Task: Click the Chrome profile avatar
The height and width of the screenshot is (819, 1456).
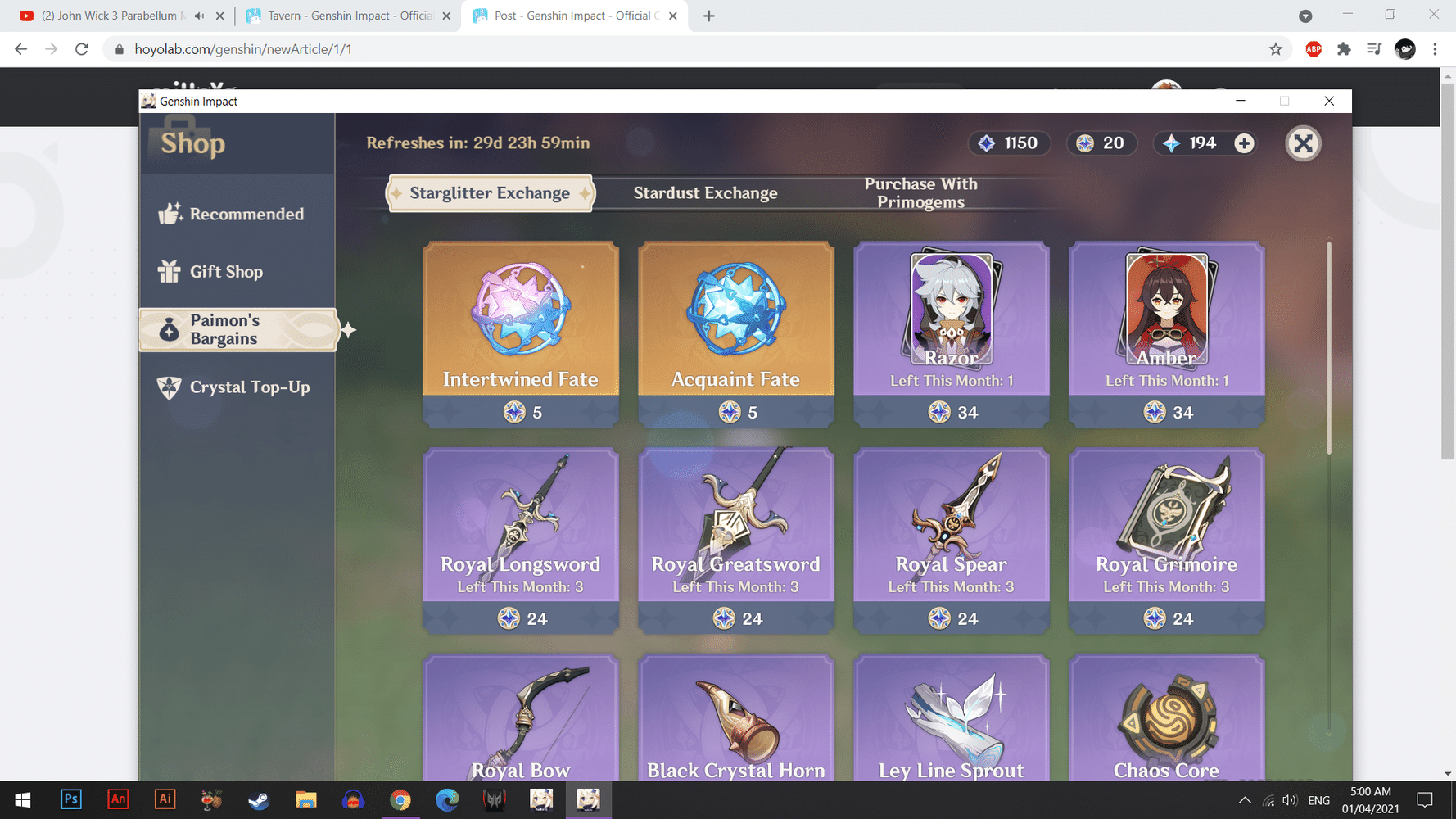Action: tap(1405, 49)
